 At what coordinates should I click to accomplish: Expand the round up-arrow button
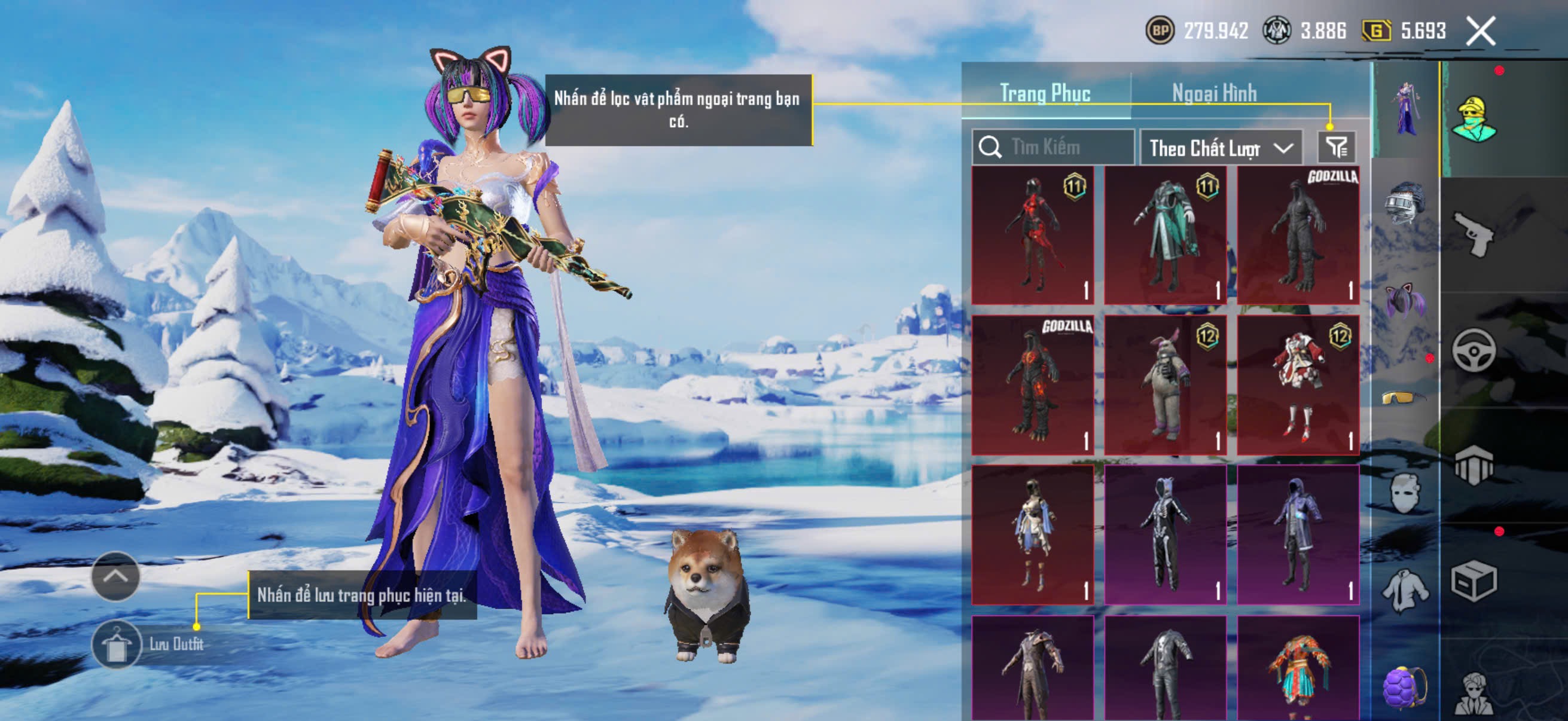point(115,576)
